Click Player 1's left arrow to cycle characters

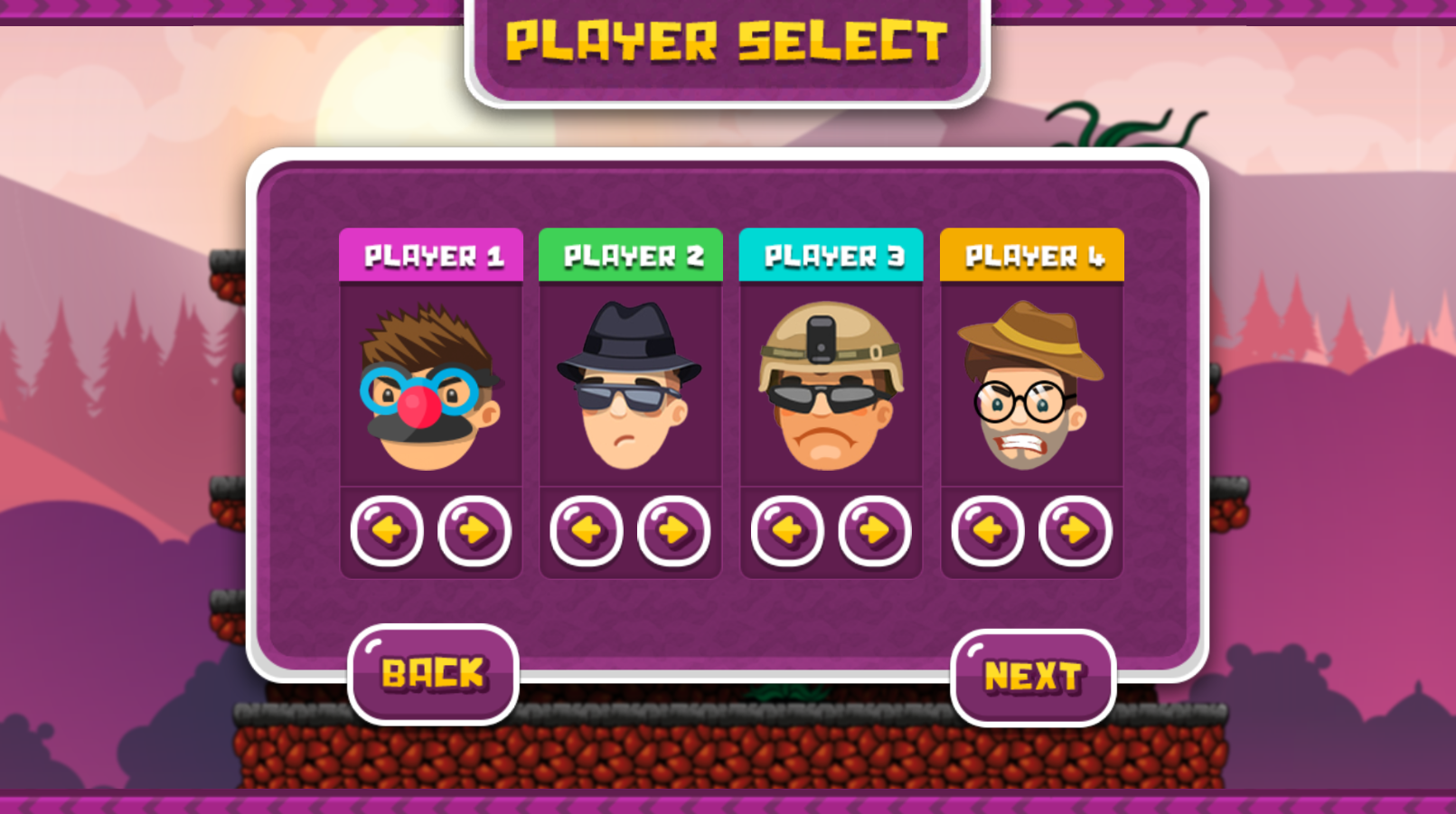coord(385,531)
